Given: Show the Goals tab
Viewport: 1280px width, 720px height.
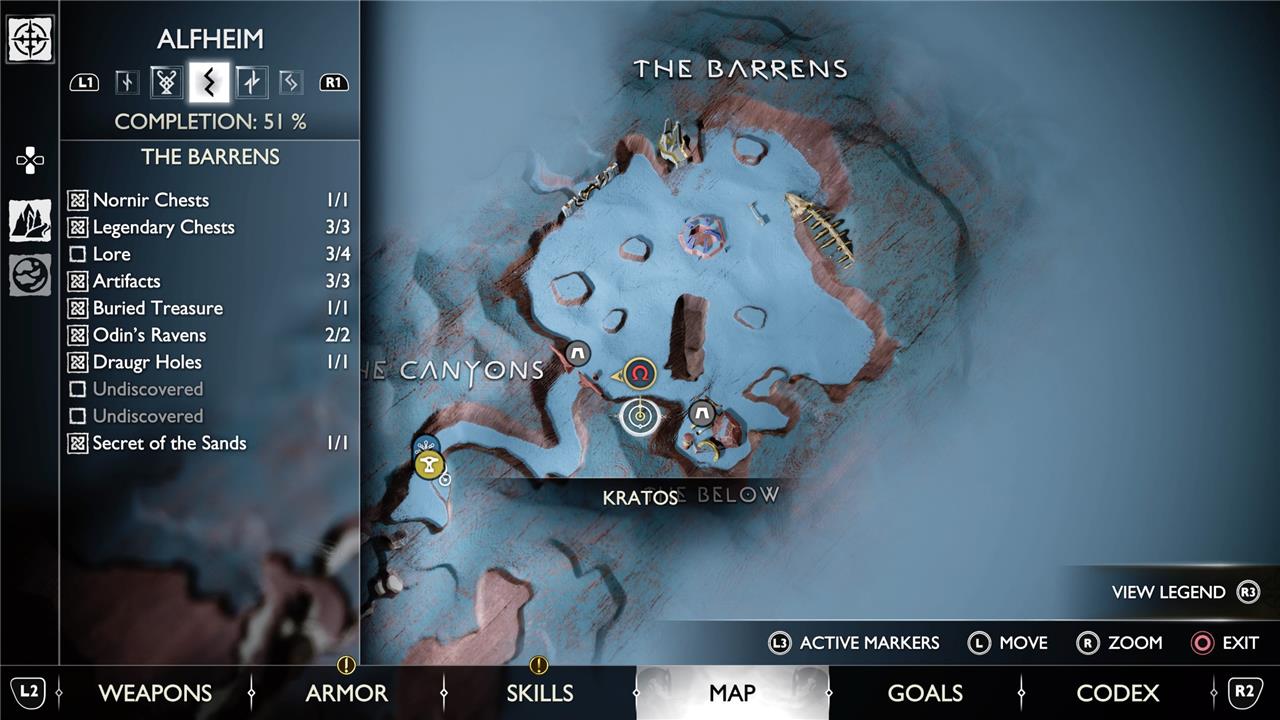Looking at the screenshot, I should [925, 693].
